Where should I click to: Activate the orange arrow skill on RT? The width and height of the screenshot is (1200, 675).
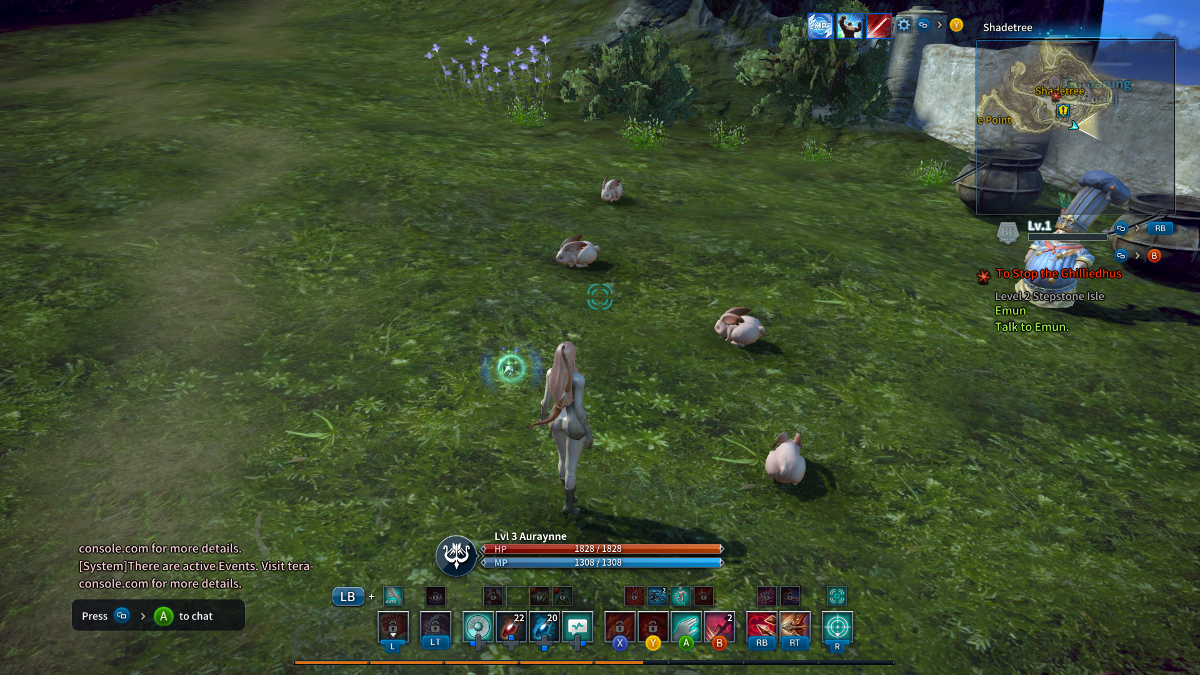click(794, 627)
